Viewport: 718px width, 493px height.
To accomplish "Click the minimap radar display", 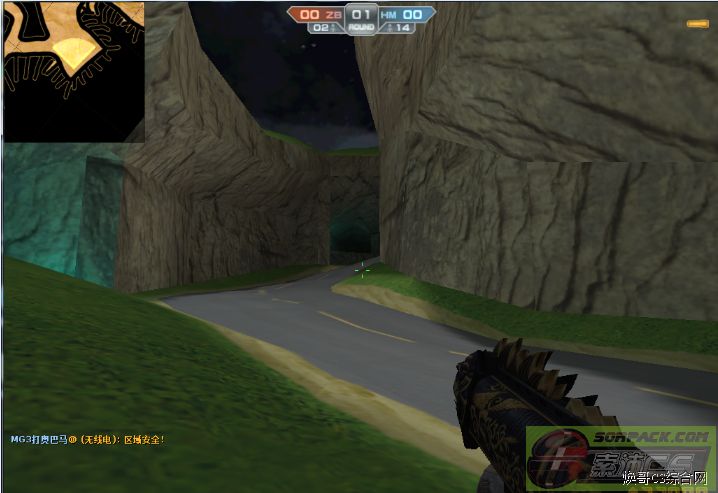I will pyautogui.click(x=73, y=71).
